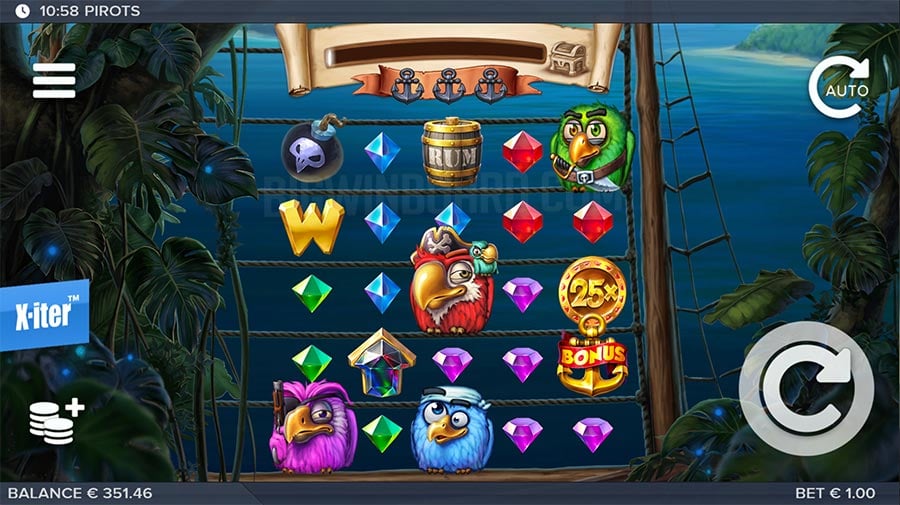Image resolution: width=900 pixels, height=505 pixels.
Task: Open the X-iter feature menu
Action: coord(44,314)
